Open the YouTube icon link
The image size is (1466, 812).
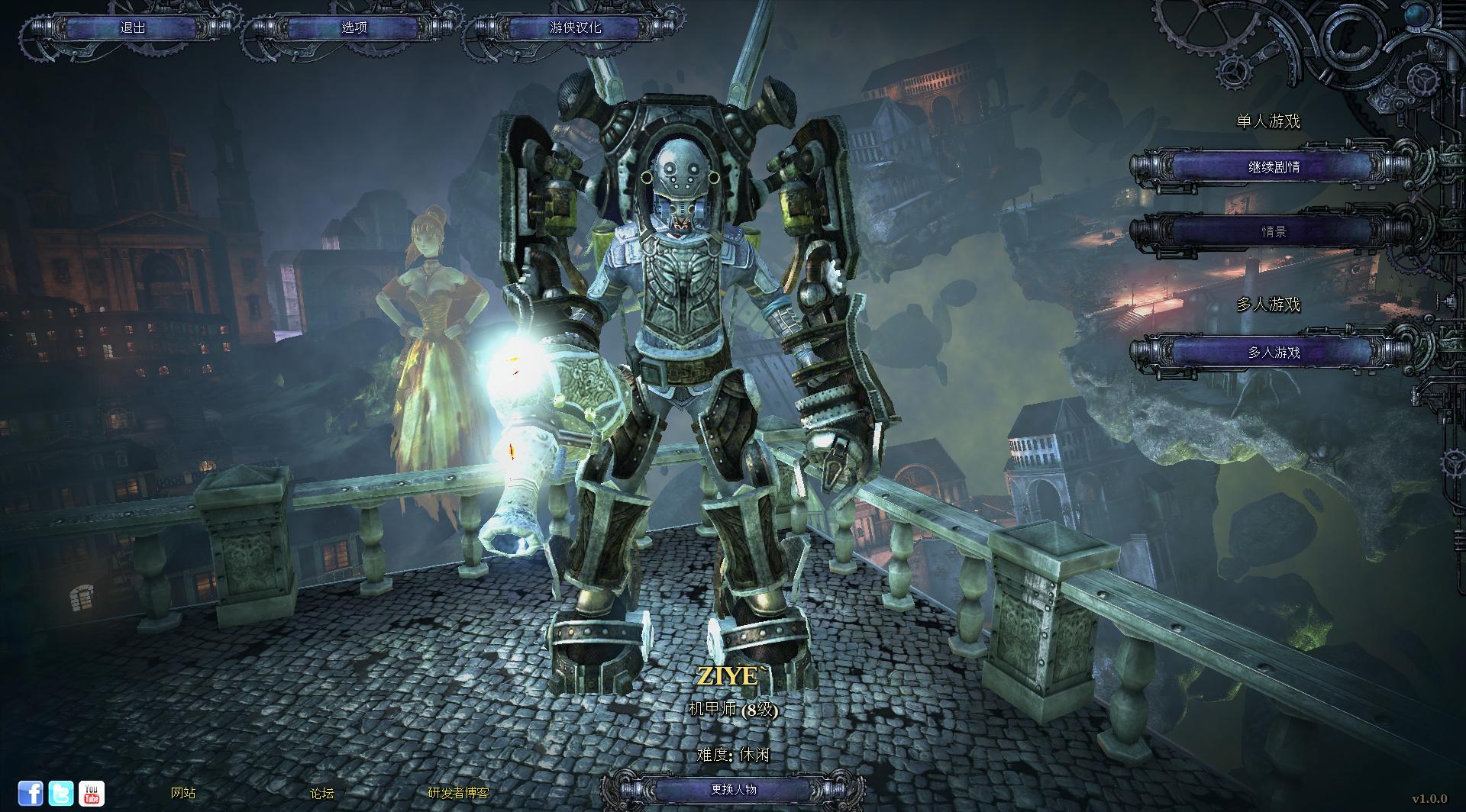point(92,793)
